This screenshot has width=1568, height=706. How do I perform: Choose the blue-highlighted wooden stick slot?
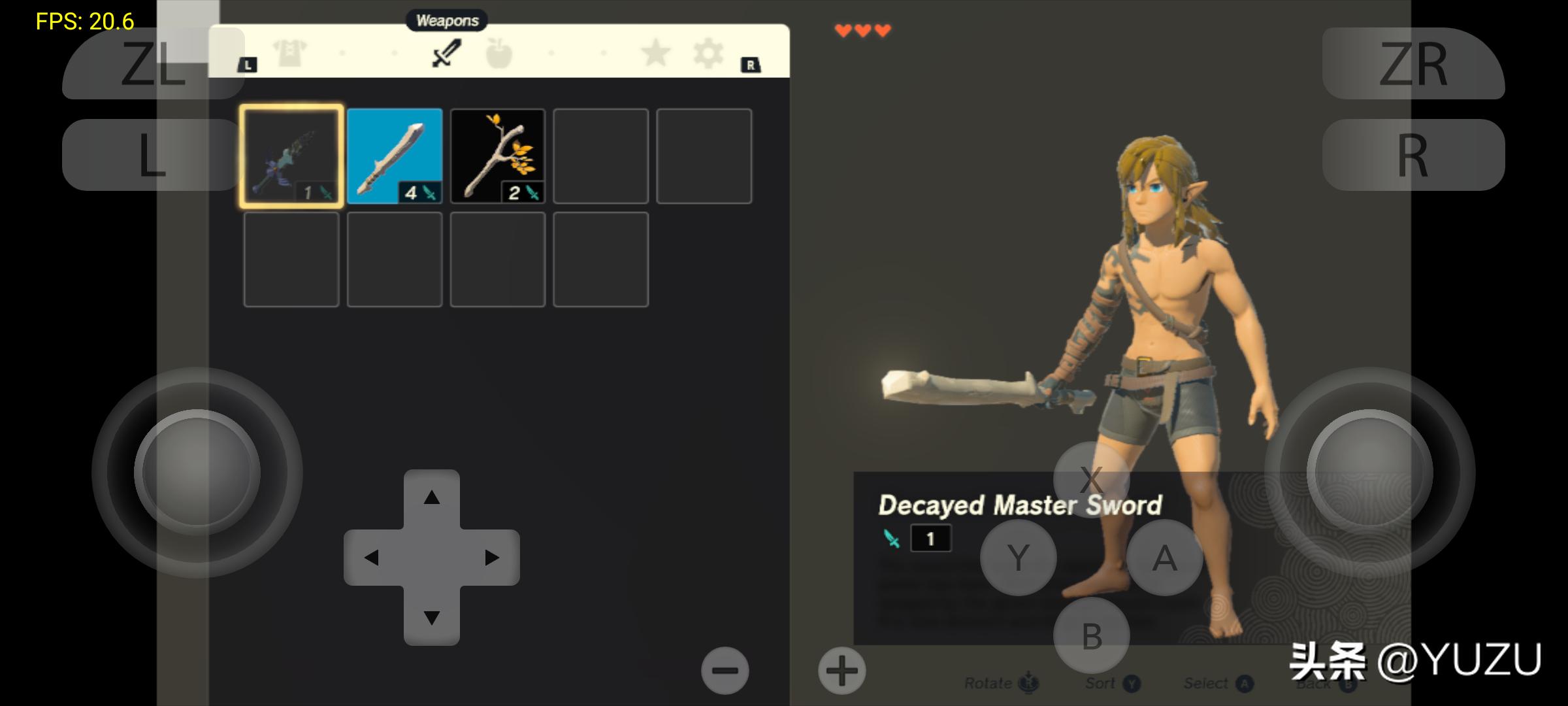pos(395,156)
